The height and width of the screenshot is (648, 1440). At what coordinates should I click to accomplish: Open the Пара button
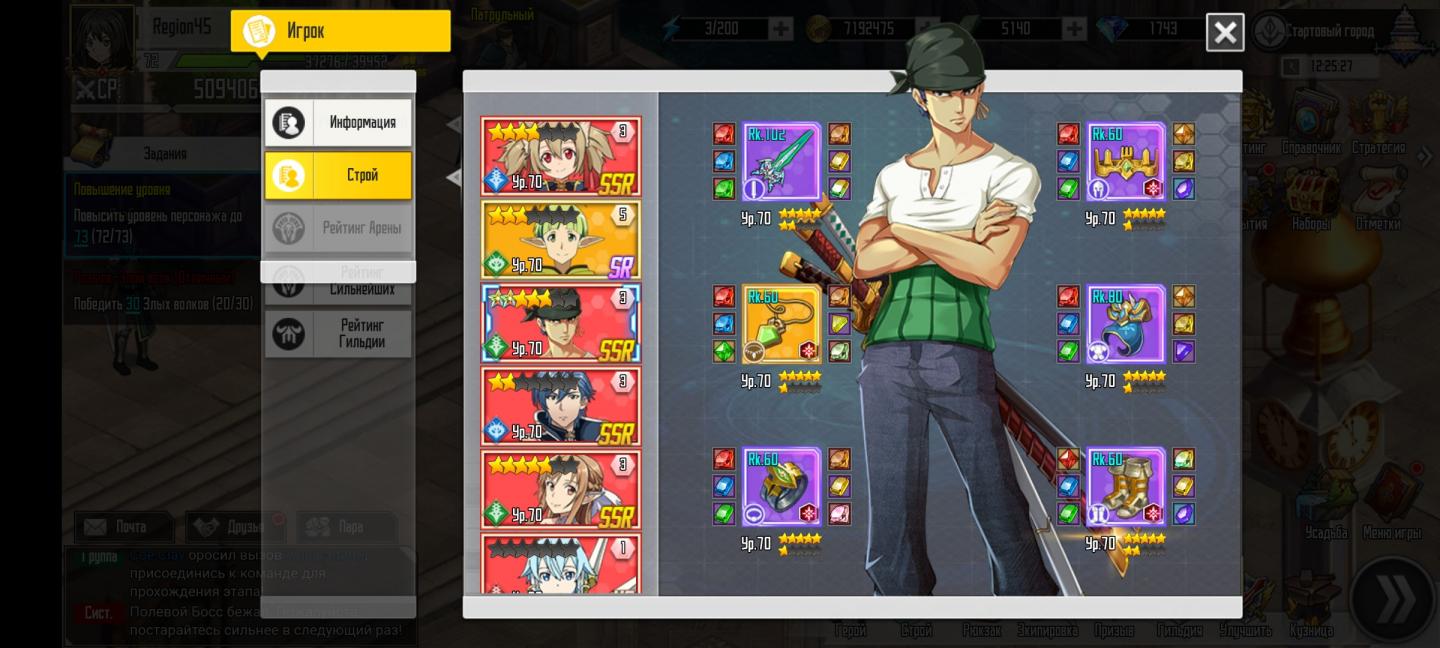click(346, 527)
